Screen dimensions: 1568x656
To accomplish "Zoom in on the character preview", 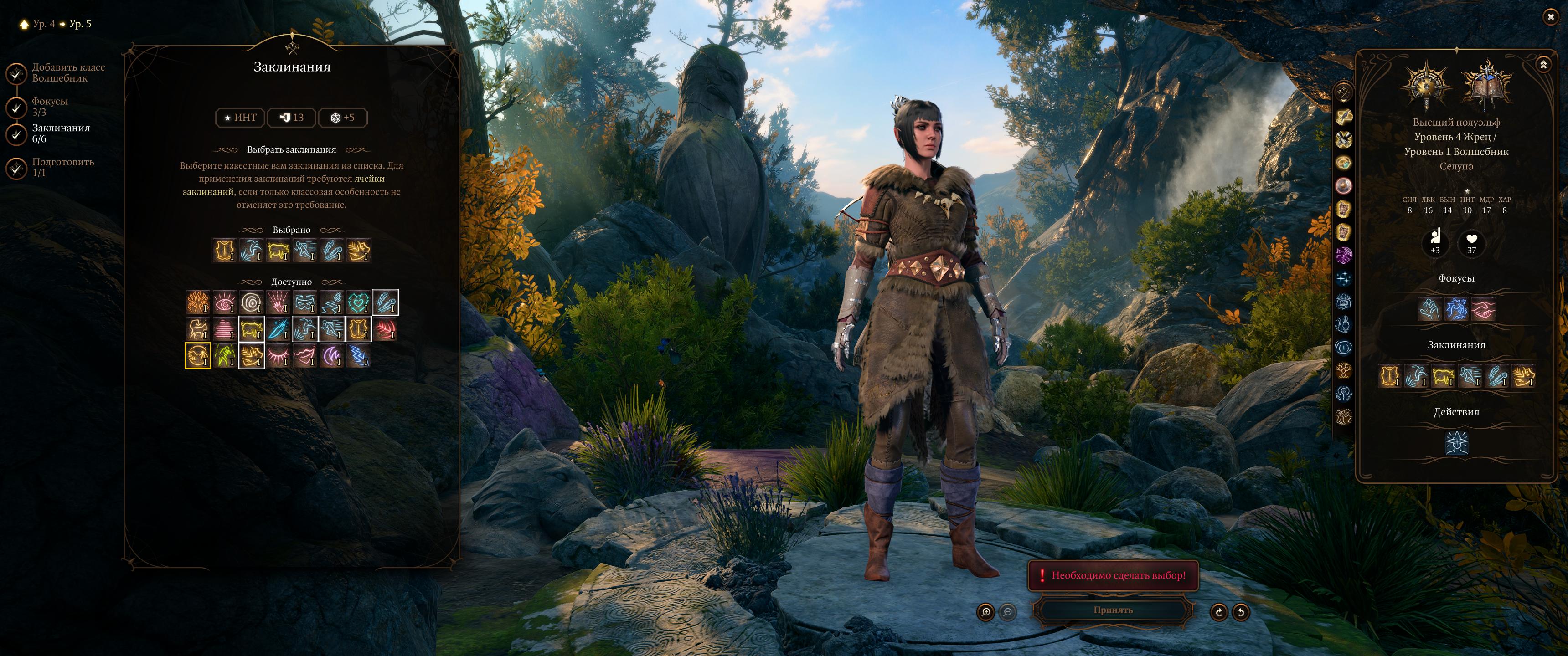I will (x=985, y=611).
